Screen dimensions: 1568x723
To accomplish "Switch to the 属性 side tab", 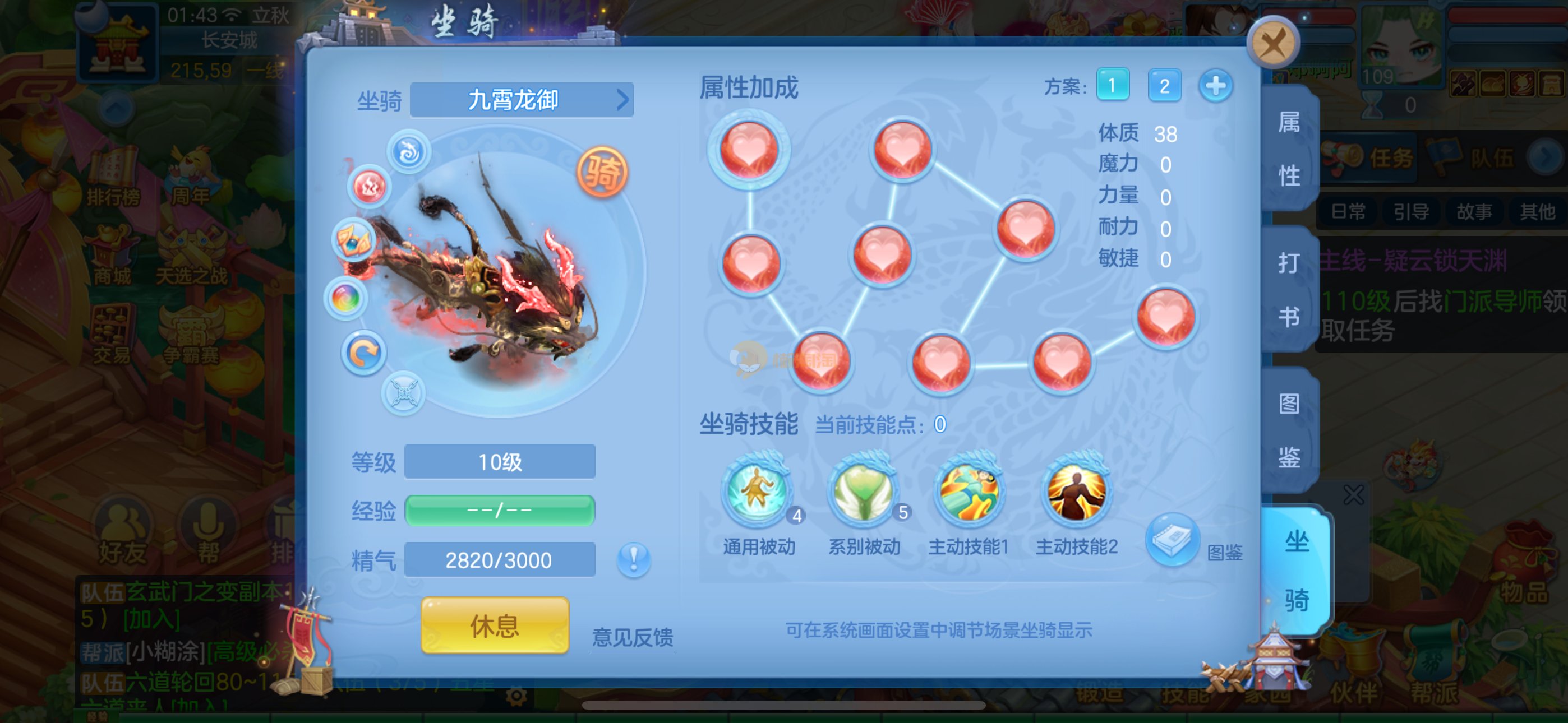I will pos(1289,149).
